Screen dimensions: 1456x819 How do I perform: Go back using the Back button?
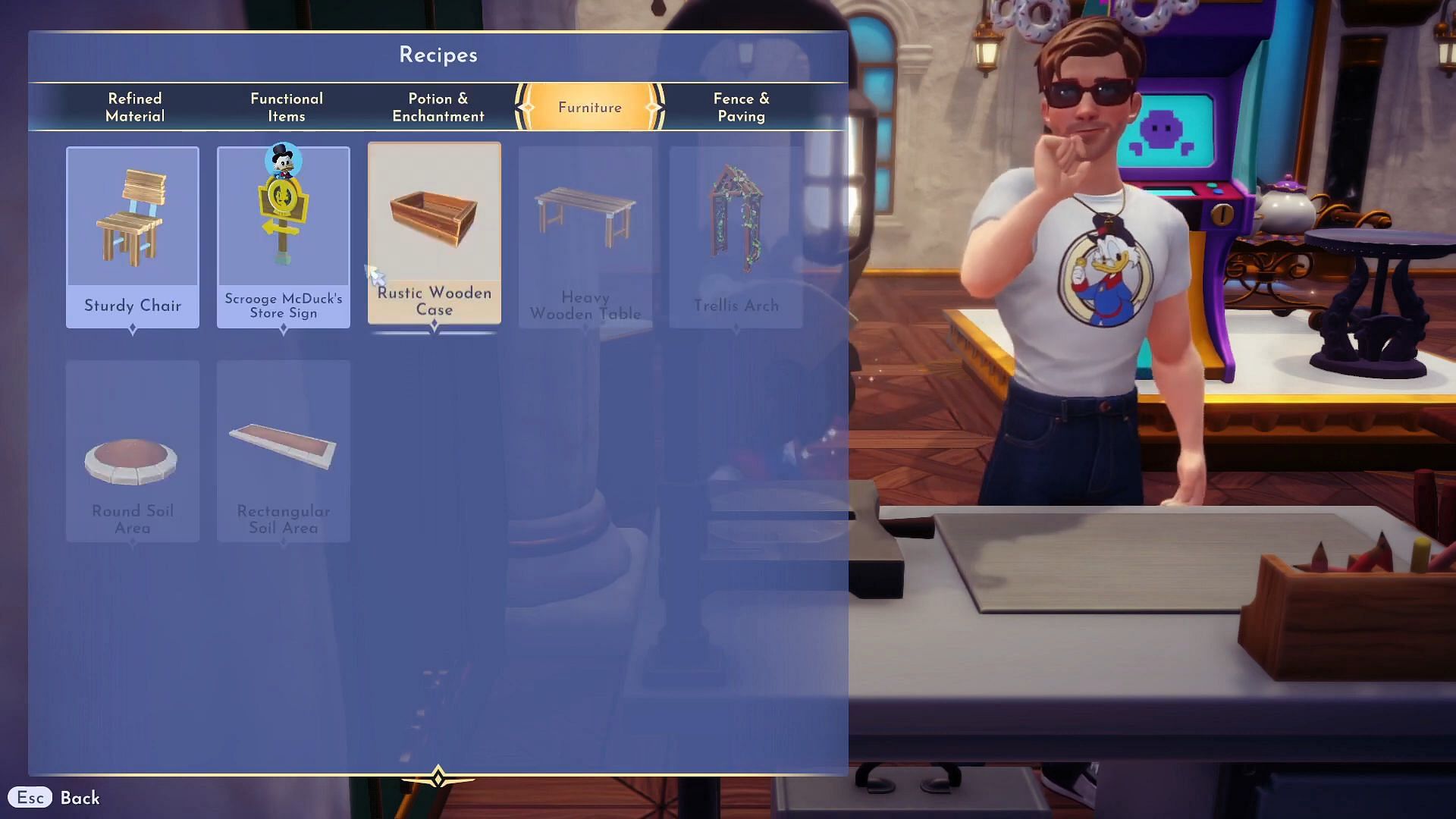click(x=55, y=798)
